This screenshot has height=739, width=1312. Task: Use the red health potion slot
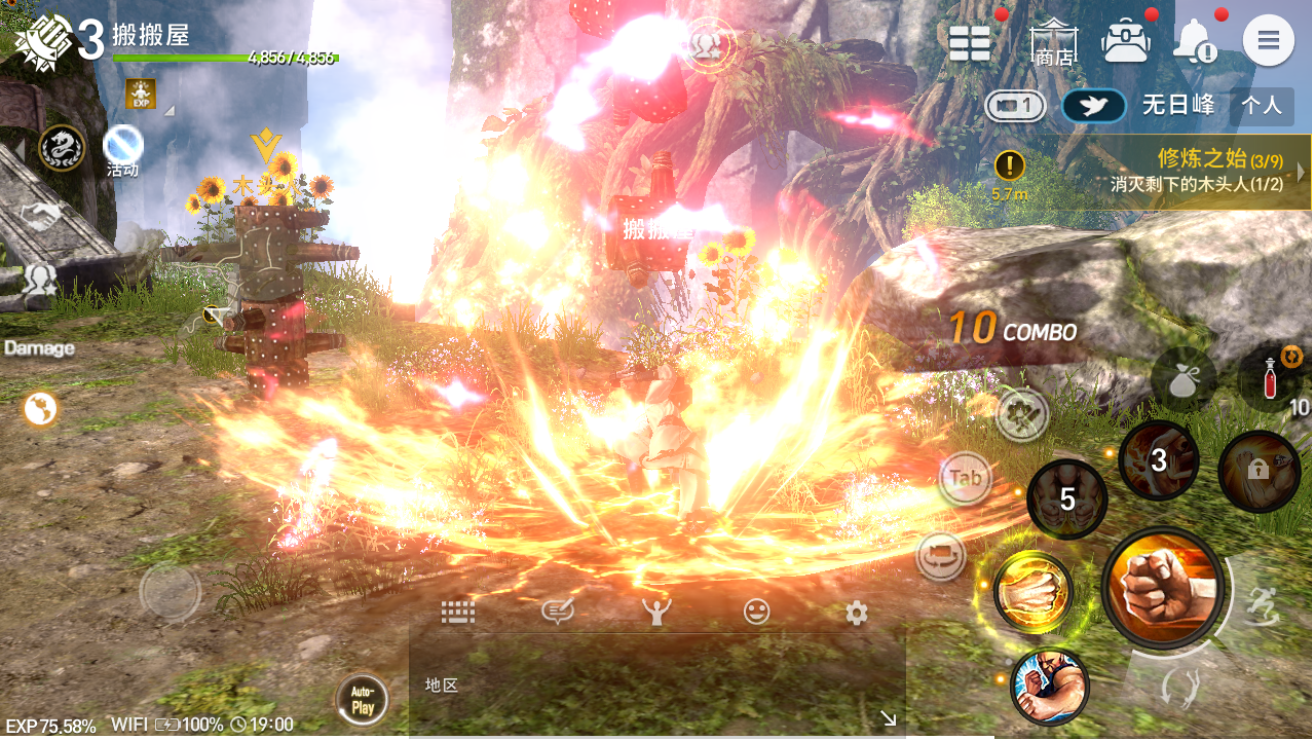(1270, 380)
